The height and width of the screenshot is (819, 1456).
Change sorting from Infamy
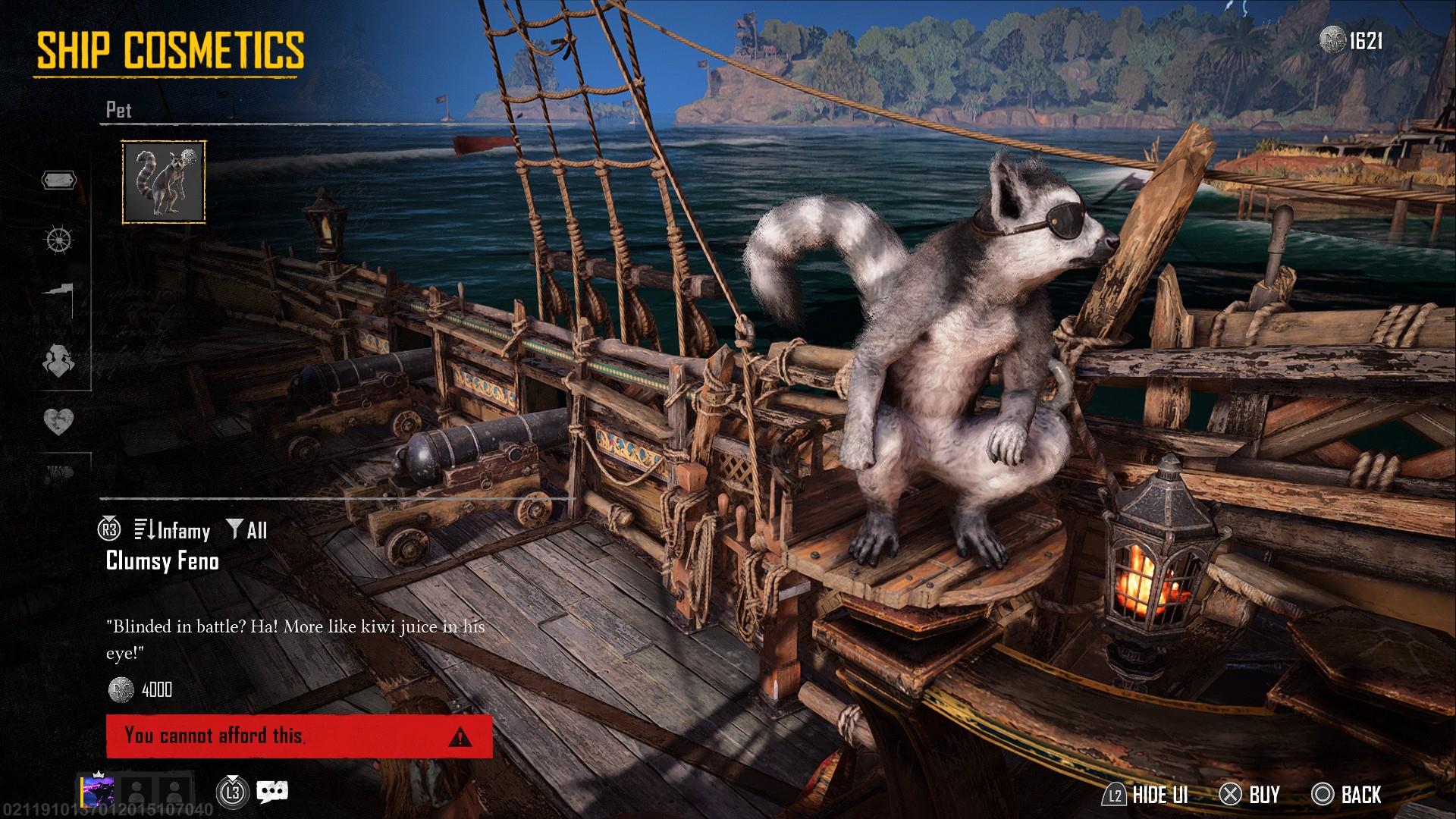[x=173, y=530]
